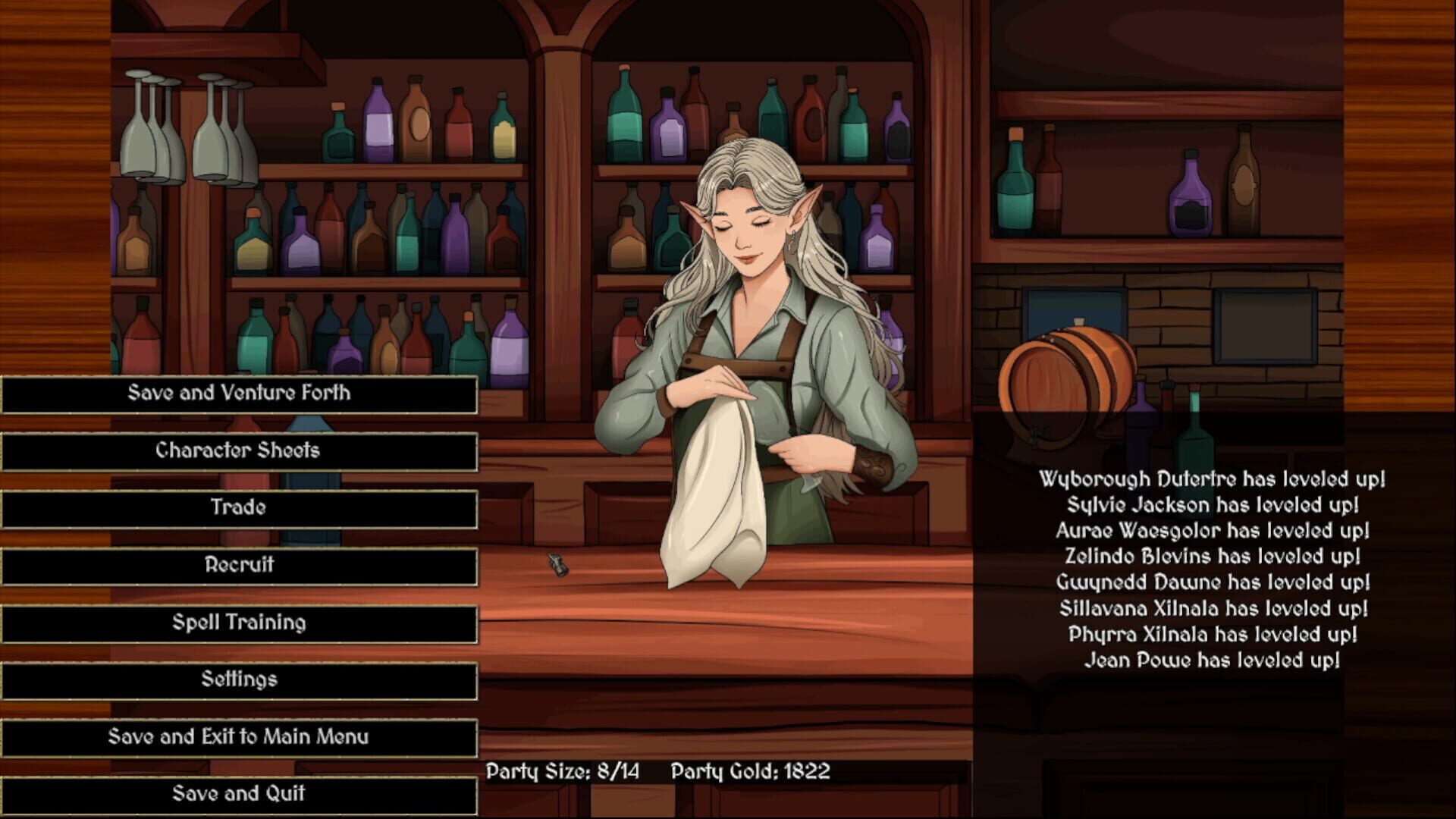Open the Recruit screen
This screenshot has width=1456, height=819.
[238, 565]
